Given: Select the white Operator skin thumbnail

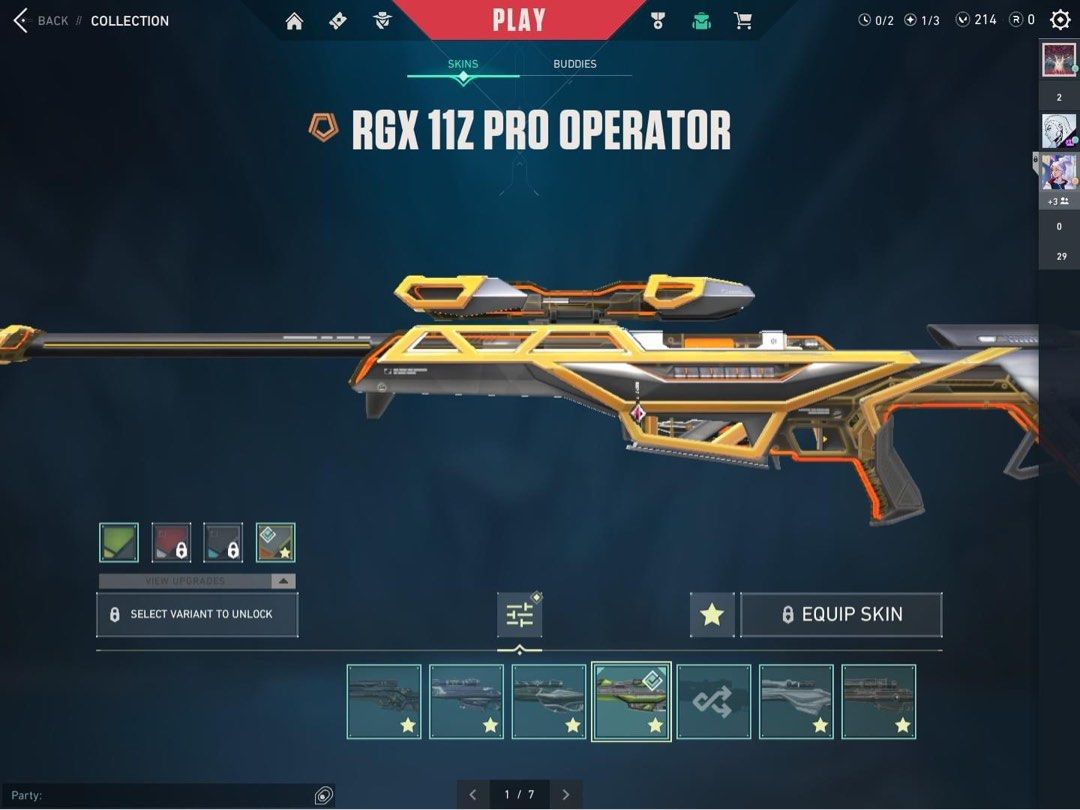Looking at the screenshot, I should coord(796,702).
